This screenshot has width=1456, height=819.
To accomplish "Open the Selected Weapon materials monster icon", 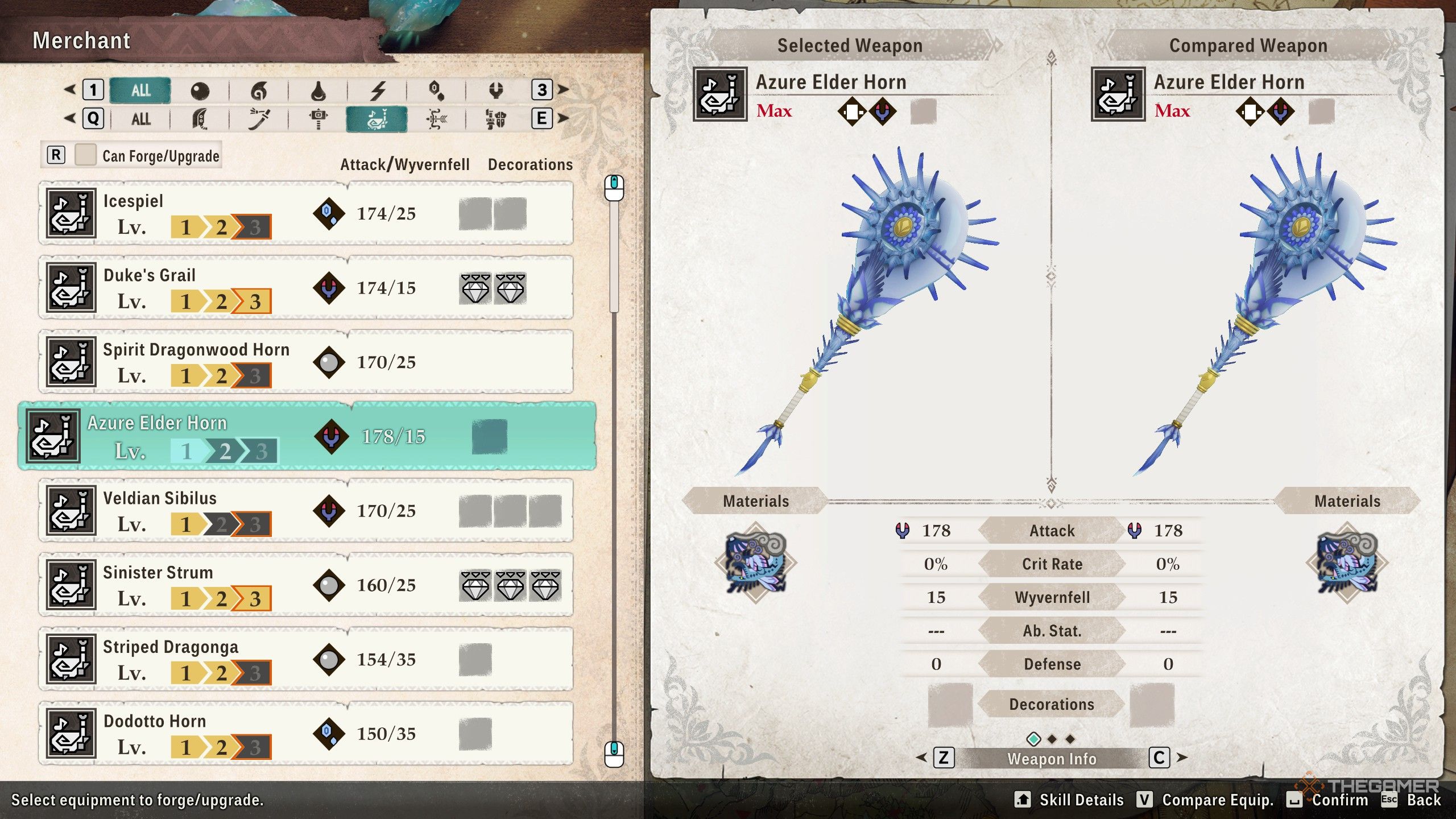I will click(756, 563).
